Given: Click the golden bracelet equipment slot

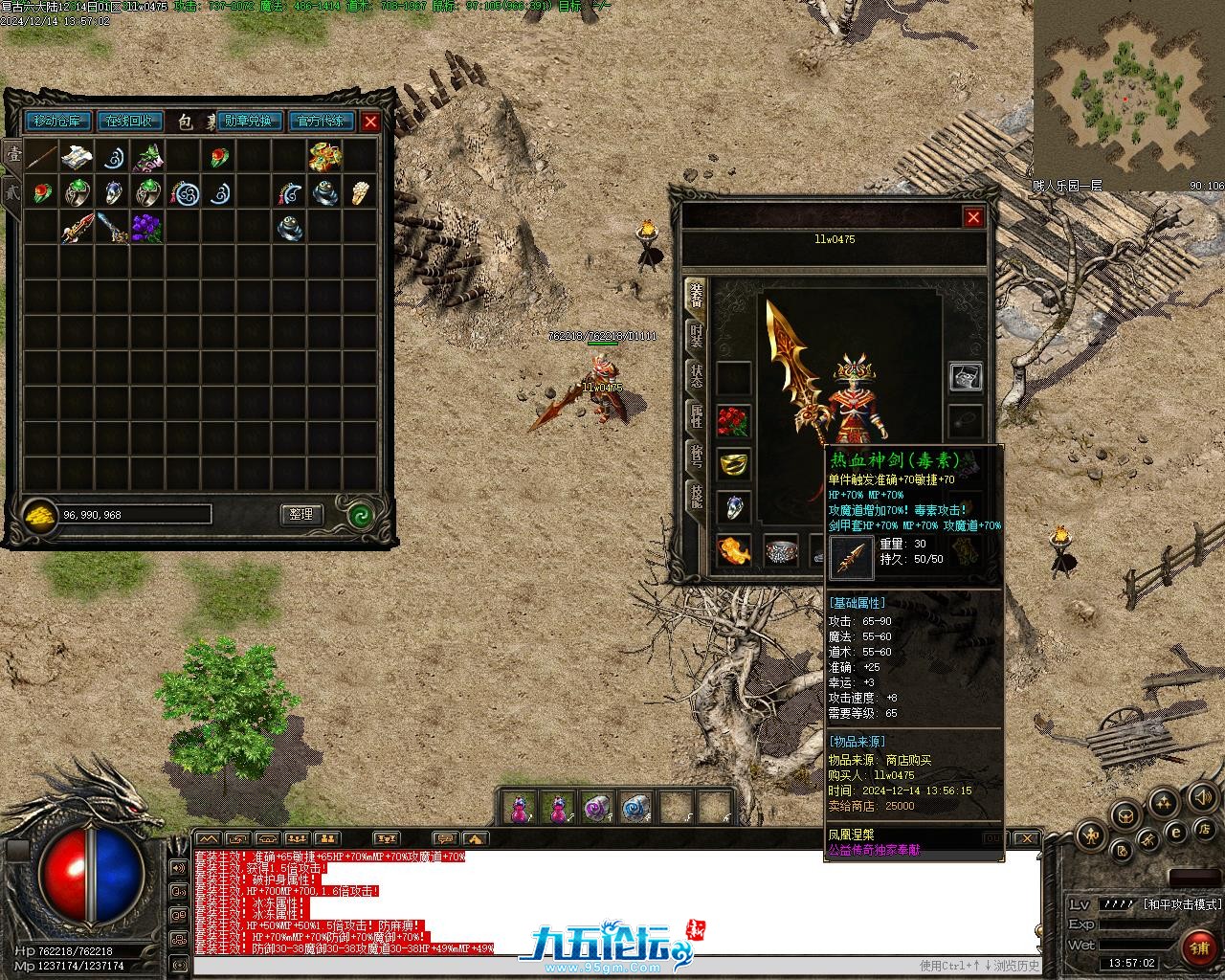Looking at the screenshot, I should click(733, 464).
